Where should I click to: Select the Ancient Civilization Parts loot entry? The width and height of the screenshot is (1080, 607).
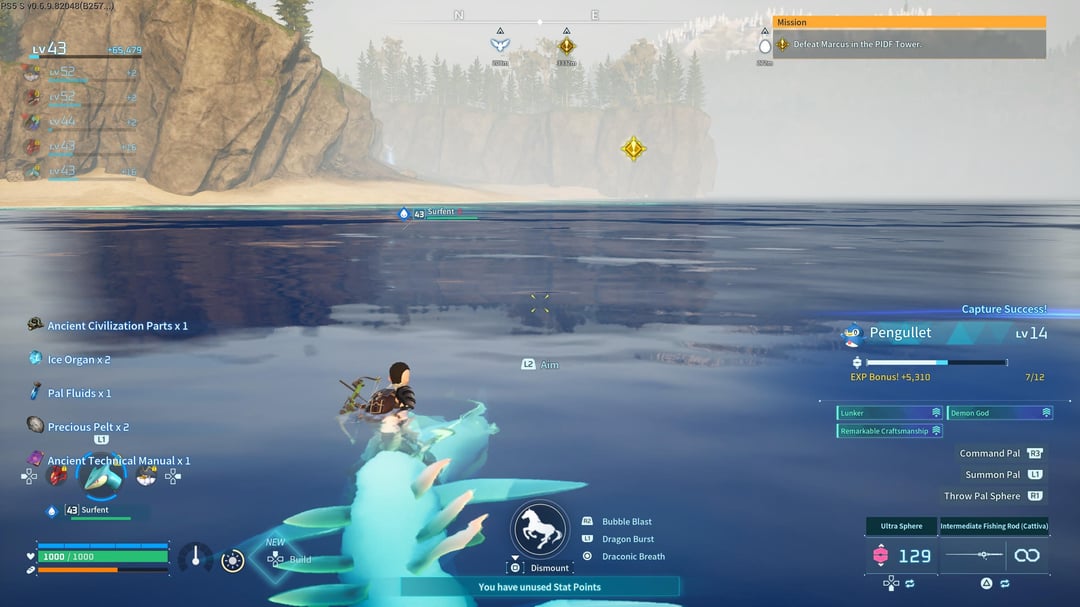(x=117, y=326)
